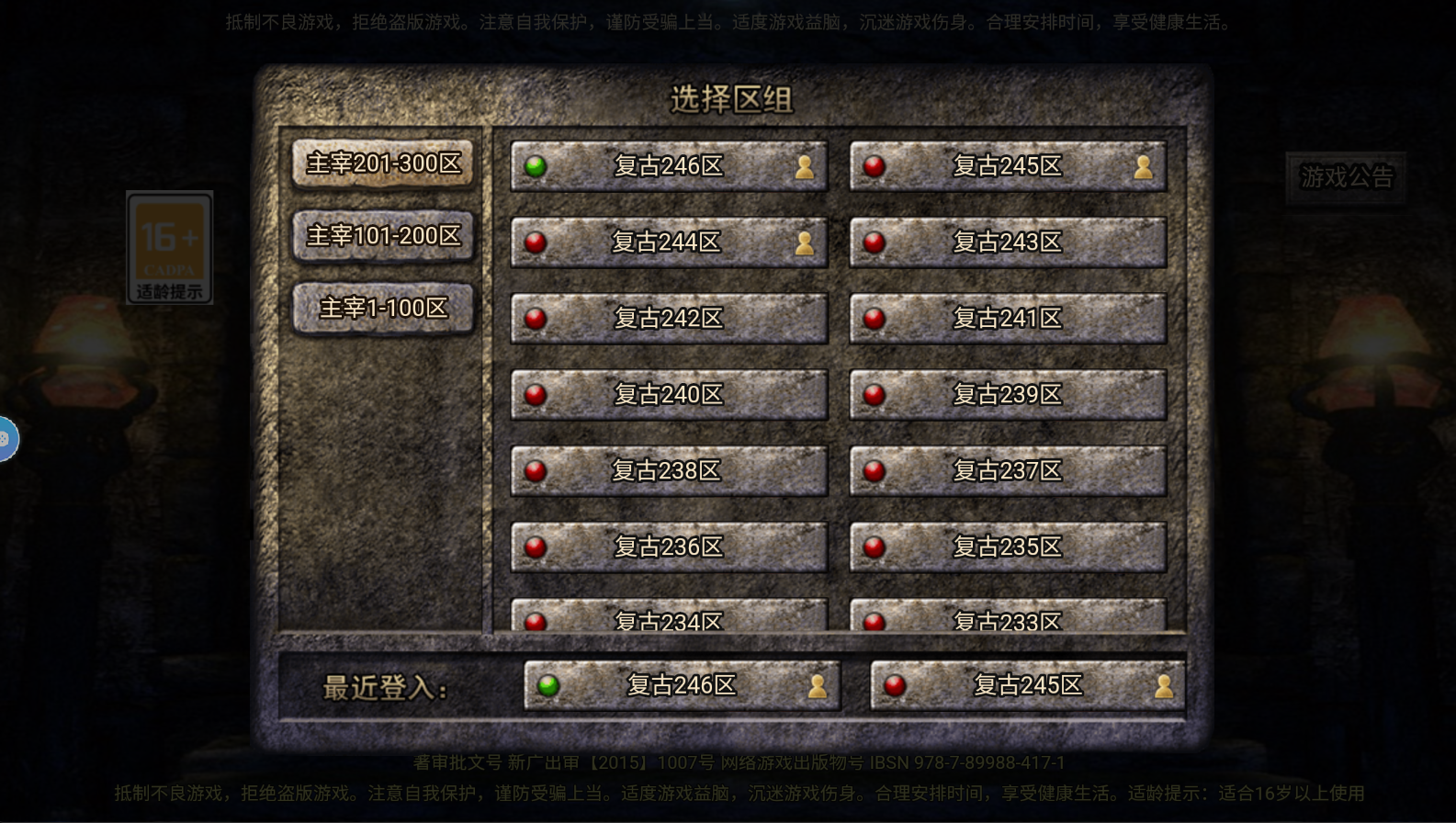Switch to the 主宰201-300区 tab

pos(383,163)
